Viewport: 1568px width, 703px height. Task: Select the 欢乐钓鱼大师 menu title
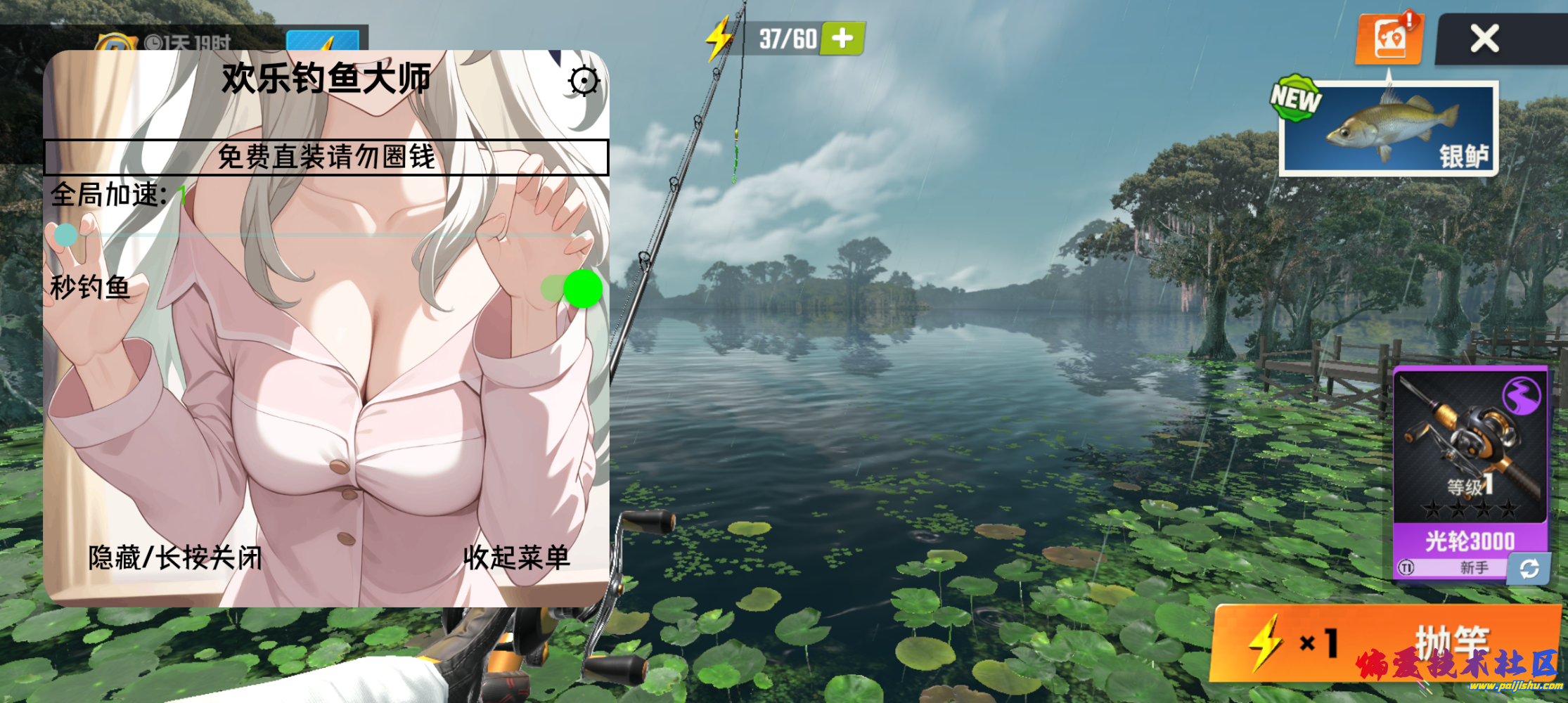pos(328,79)
